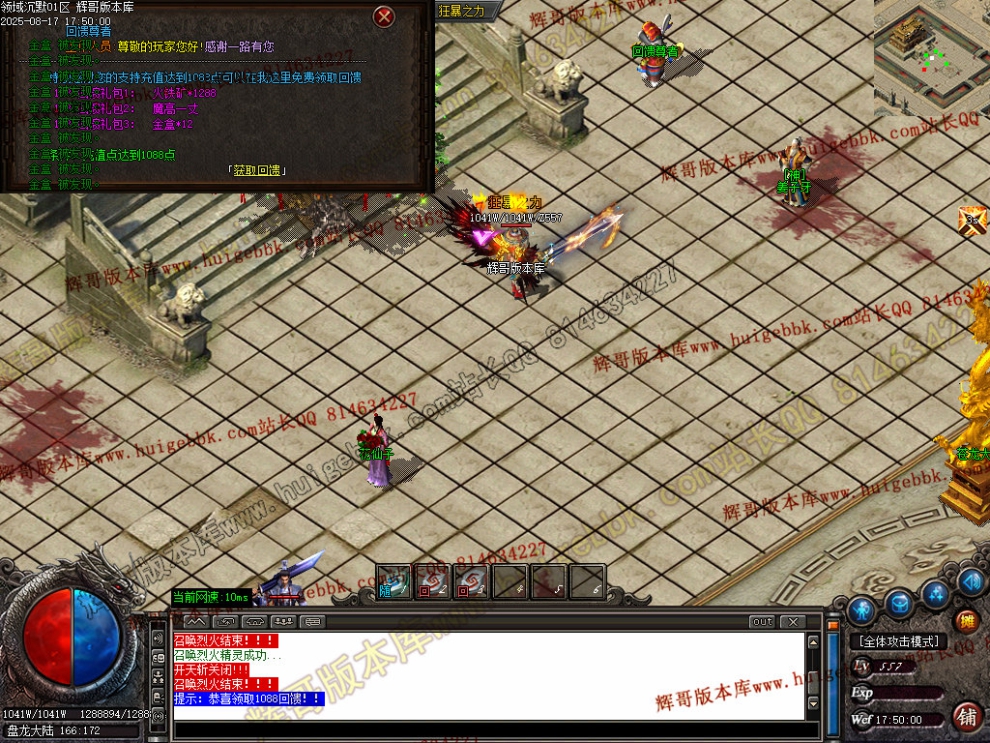Click the blue character figure round button
Screen dimensions: 990x743
click(861, 609)
